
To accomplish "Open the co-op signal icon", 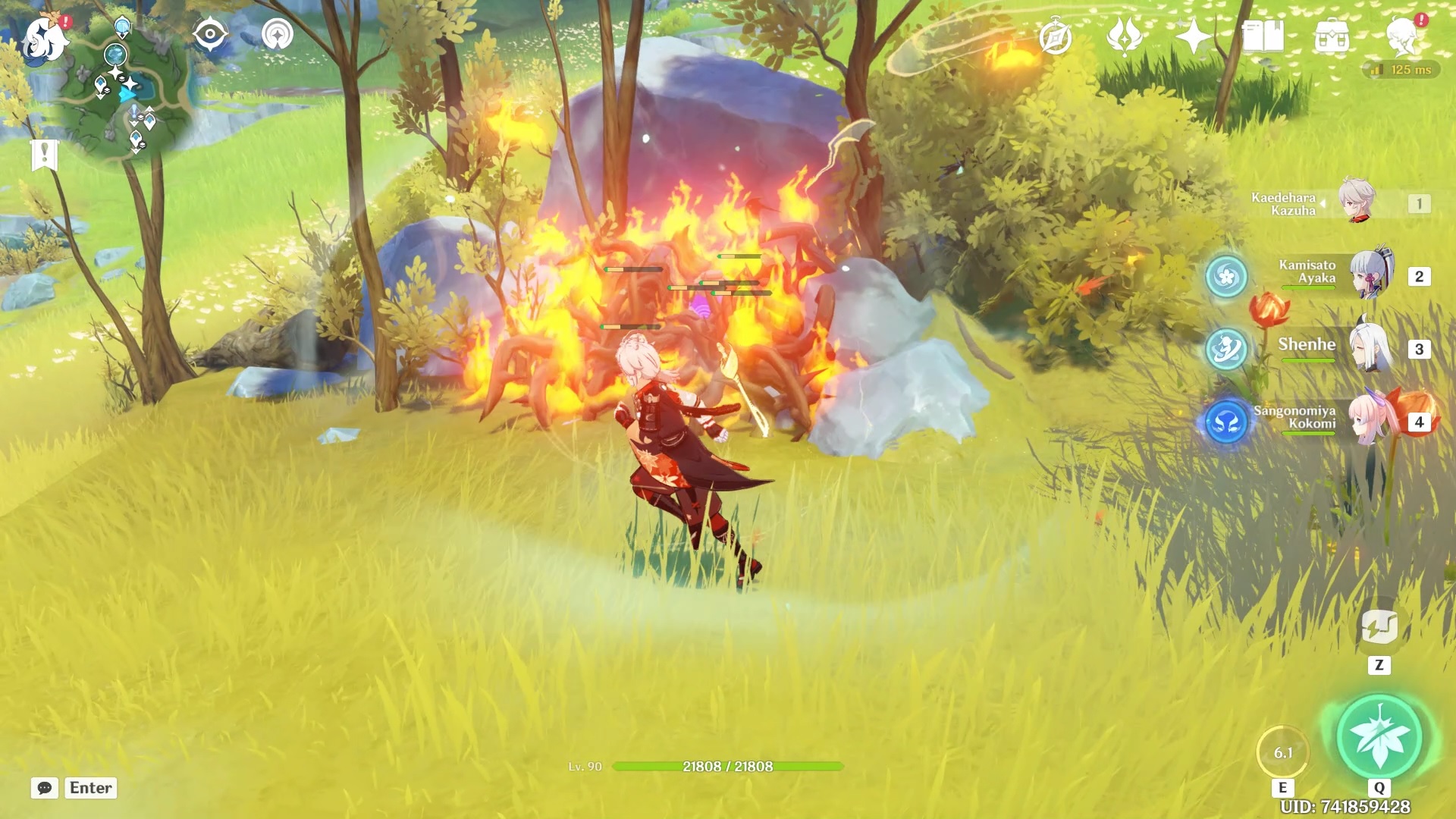I will (x=278, y=35).
